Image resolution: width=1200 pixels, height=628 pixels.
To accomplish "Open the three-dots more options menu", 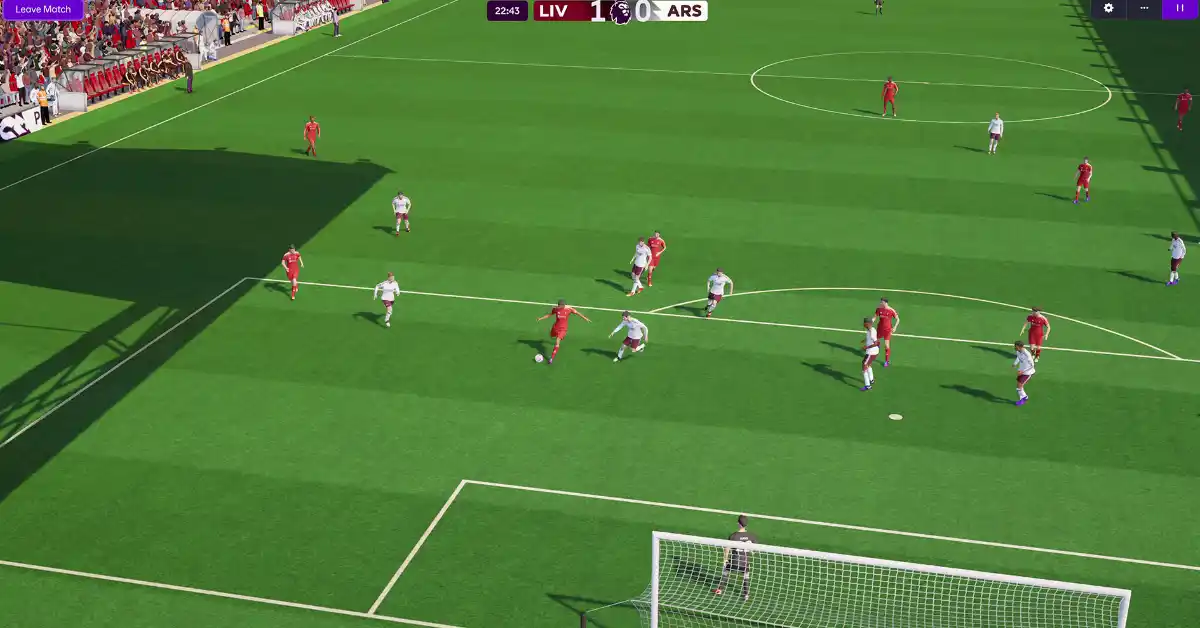I will 1144,9.
